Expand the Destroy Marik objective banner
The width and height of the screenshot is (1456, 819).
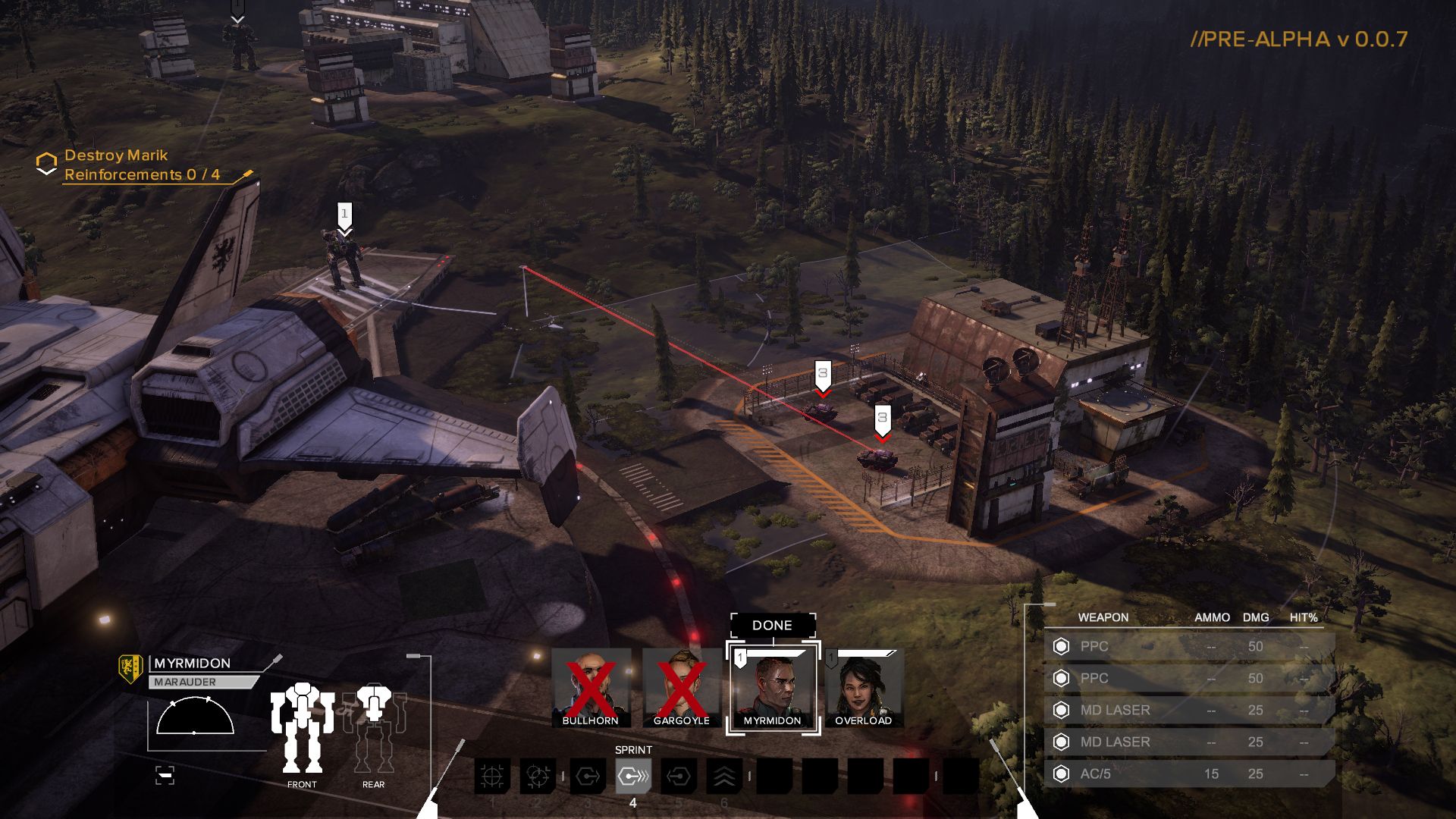point(116,156)
